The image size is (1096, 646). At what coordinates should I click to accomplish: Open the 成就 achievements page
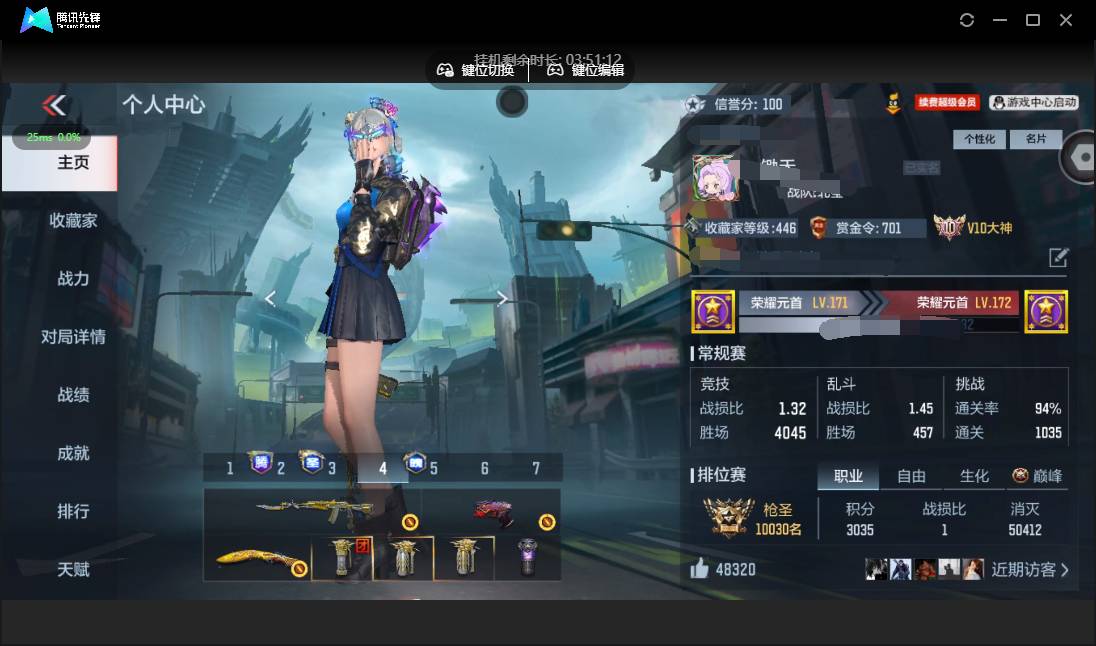coord(73,453)
